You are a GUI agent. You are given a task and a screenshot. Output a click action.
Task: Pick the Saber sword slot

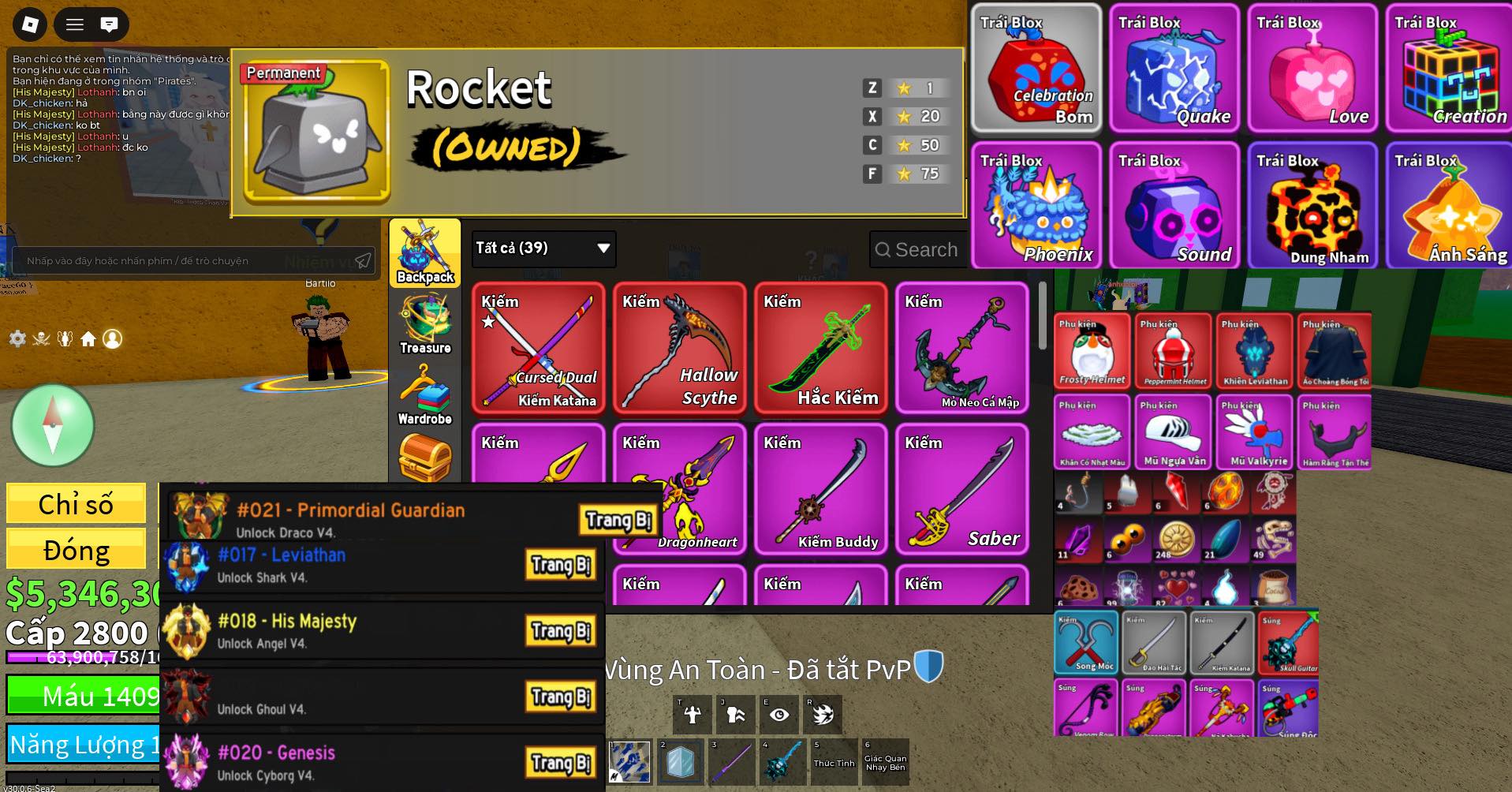click(962, 490)
